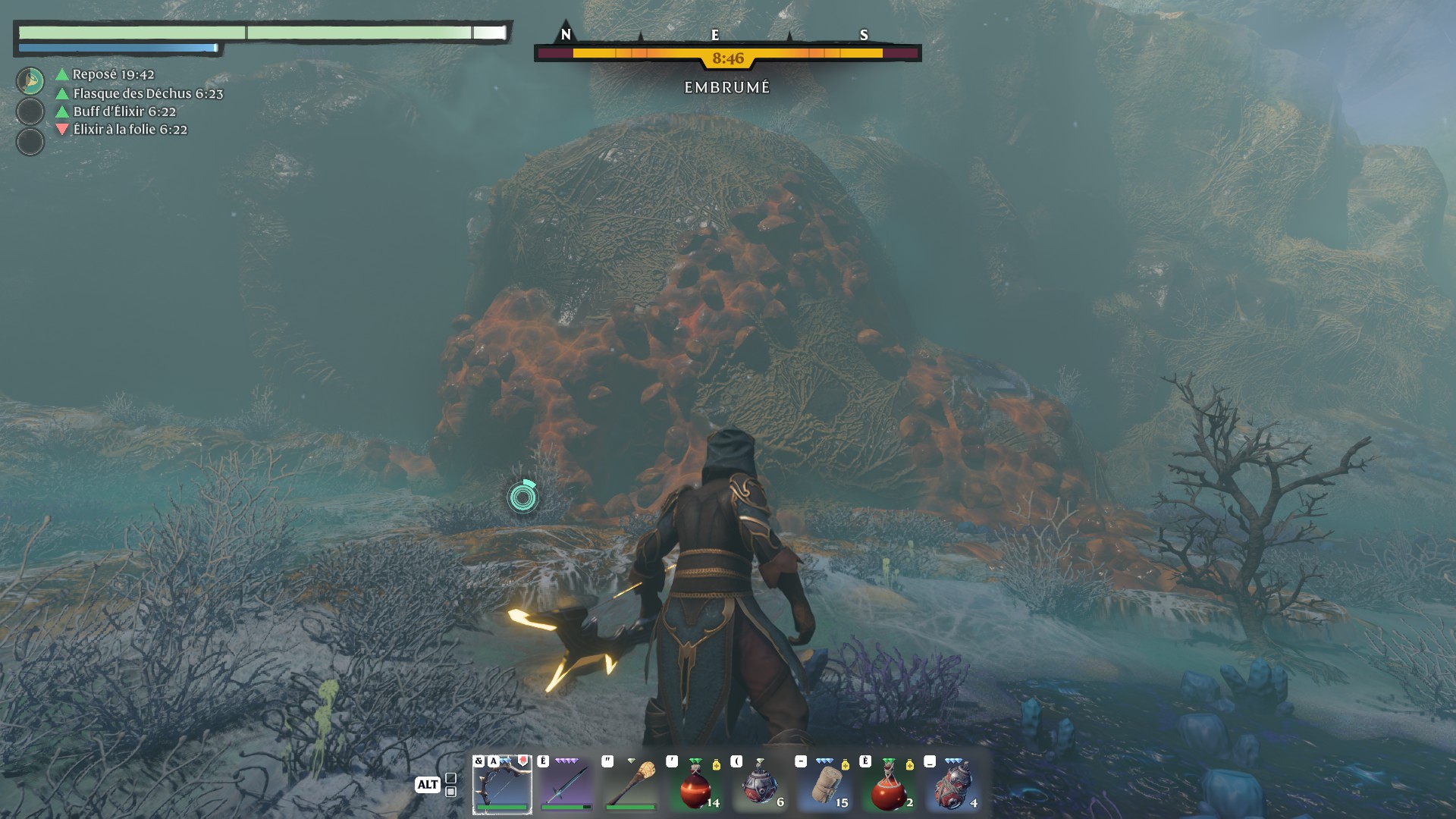This screenshot has width=1456, height=819.
Task: Inspect the Reposé buff entry
Action: [113, 74]
